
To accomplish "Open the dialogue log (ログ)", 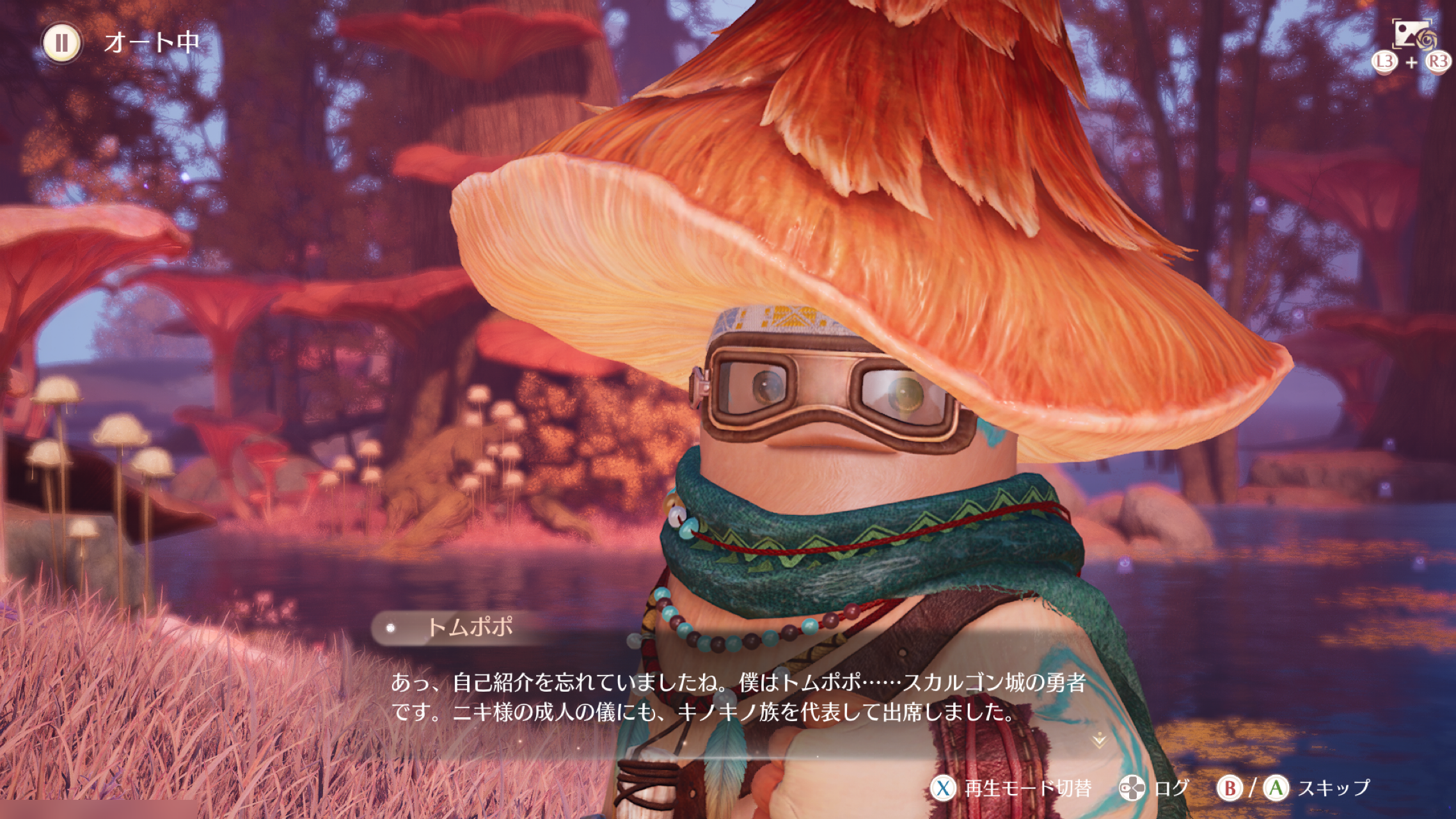I will coord(1155,788).
